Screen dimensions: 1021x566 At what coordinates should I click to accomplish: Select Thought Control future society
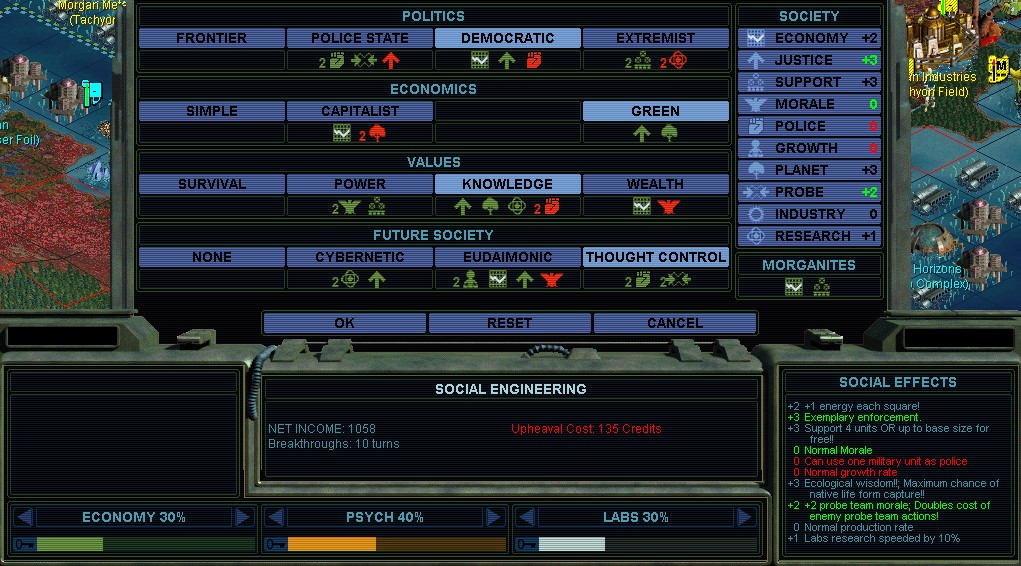pos(655,257)
